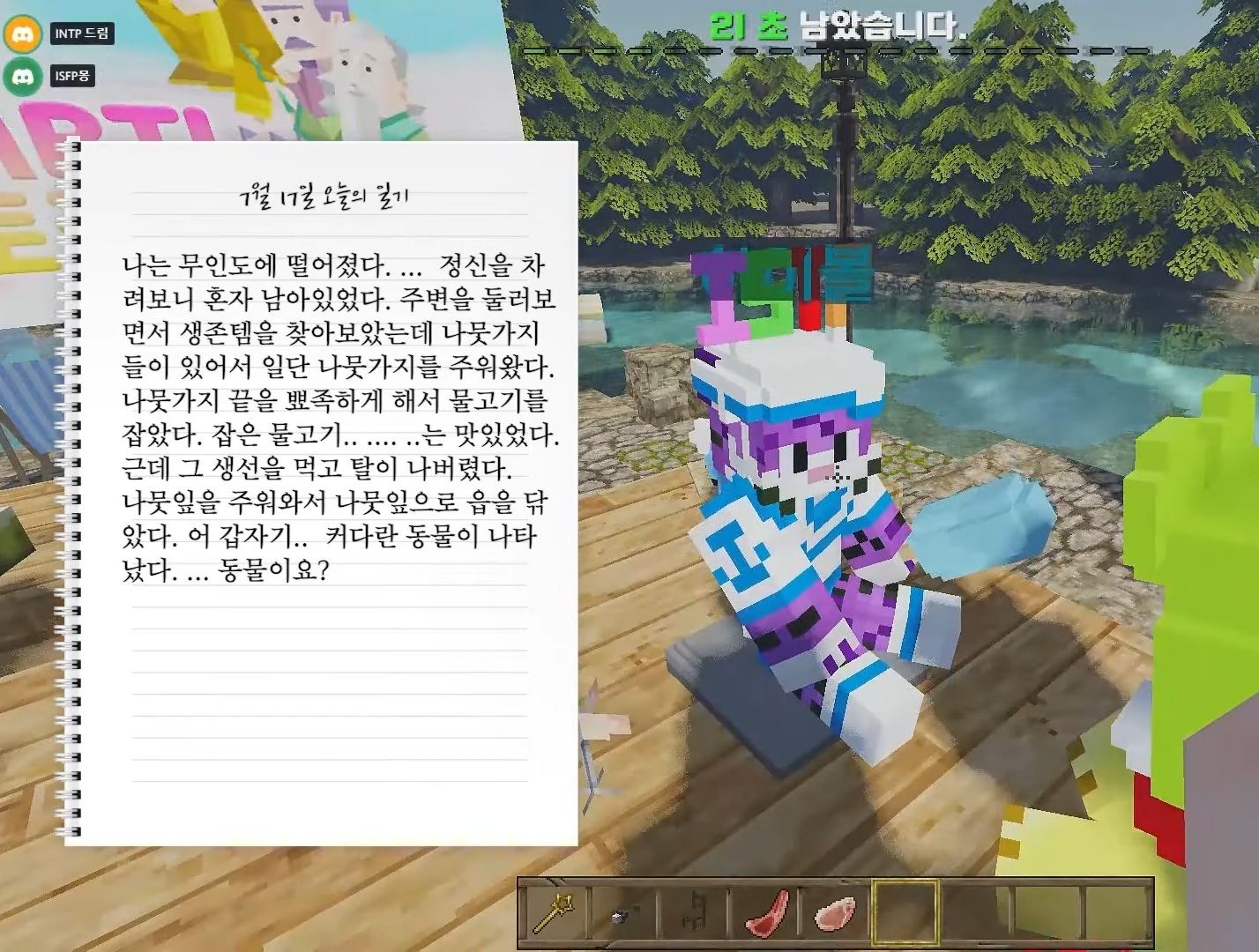Select the raw porkchop in the hotbar
Screen dimensions: 1259x952
[x=836, y=917]
